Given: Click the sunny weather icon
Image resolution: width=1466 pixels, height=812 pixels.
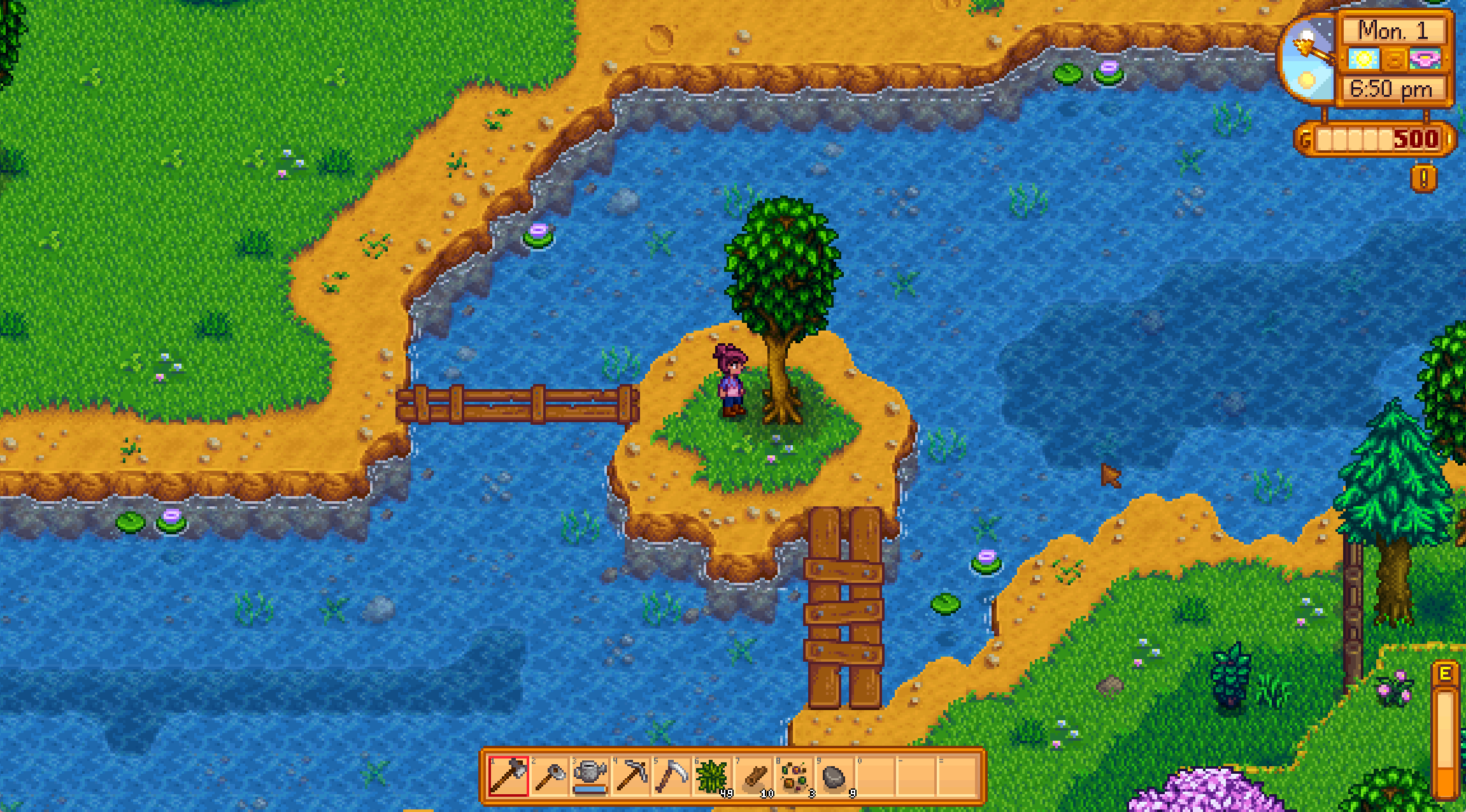Looking at the screenshot, I should (x=1363, y=59).
